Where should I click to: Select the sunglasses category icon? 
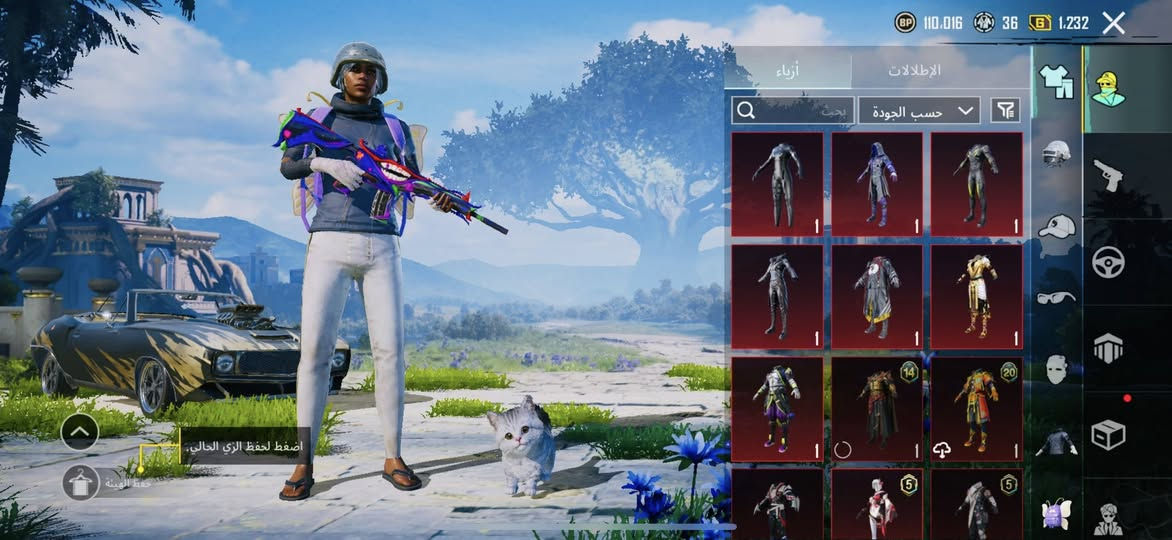click(x=1056, y=297)
